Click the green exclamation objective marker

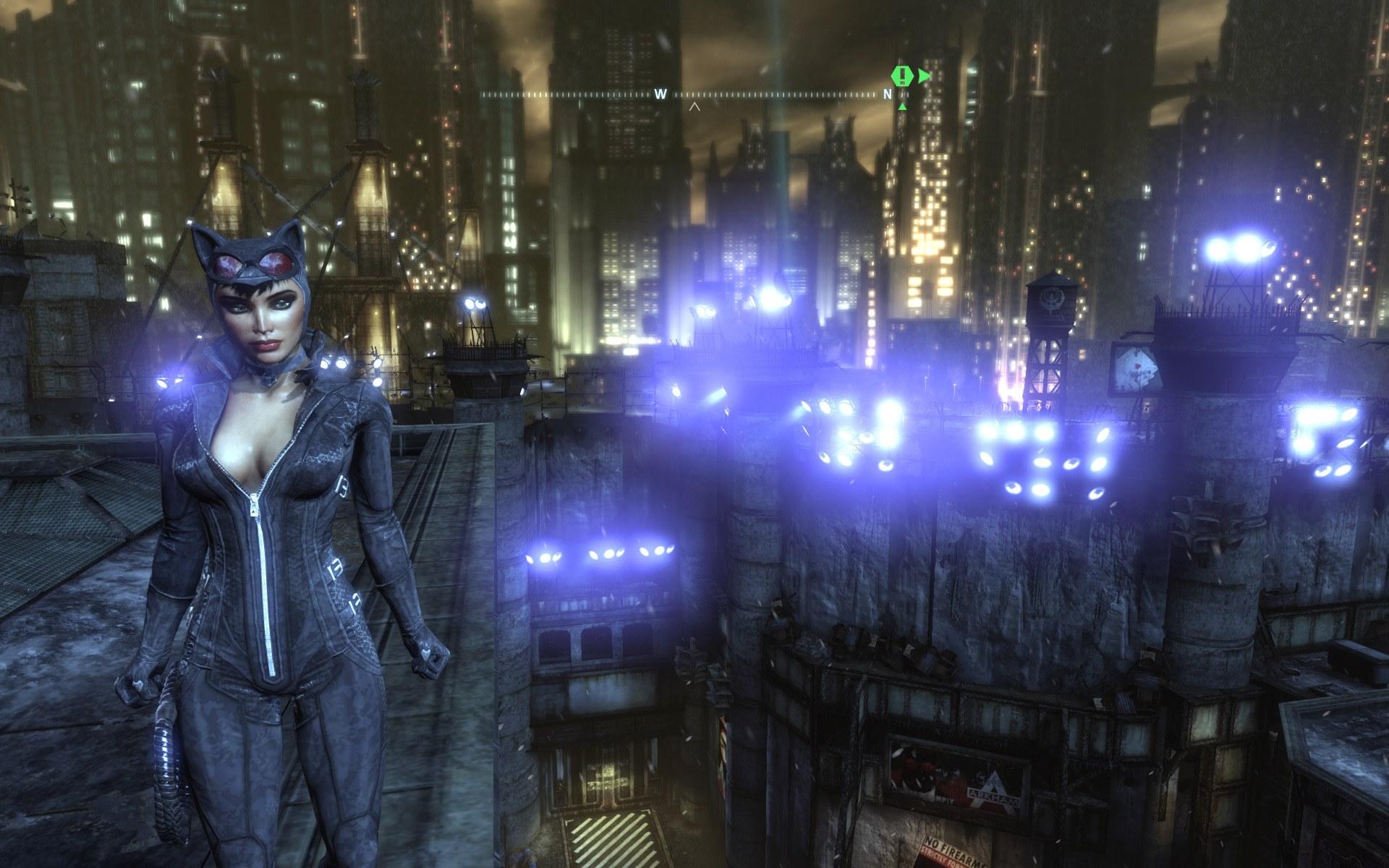pyautogui.click(x=902, y=76)
